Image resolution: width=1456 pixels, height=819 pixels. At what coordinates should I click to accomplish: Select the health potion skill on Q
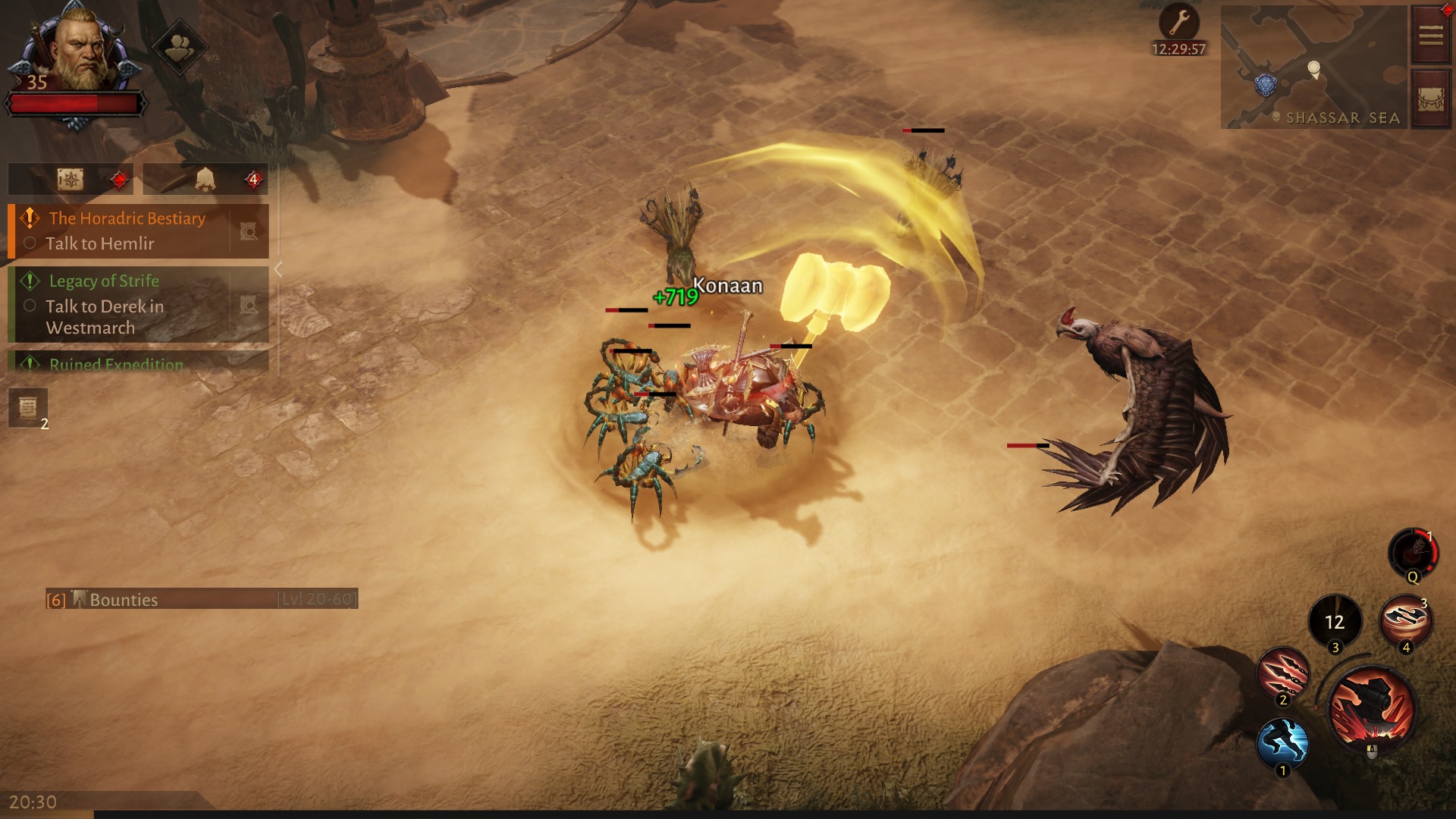(x=1414, y=554)
